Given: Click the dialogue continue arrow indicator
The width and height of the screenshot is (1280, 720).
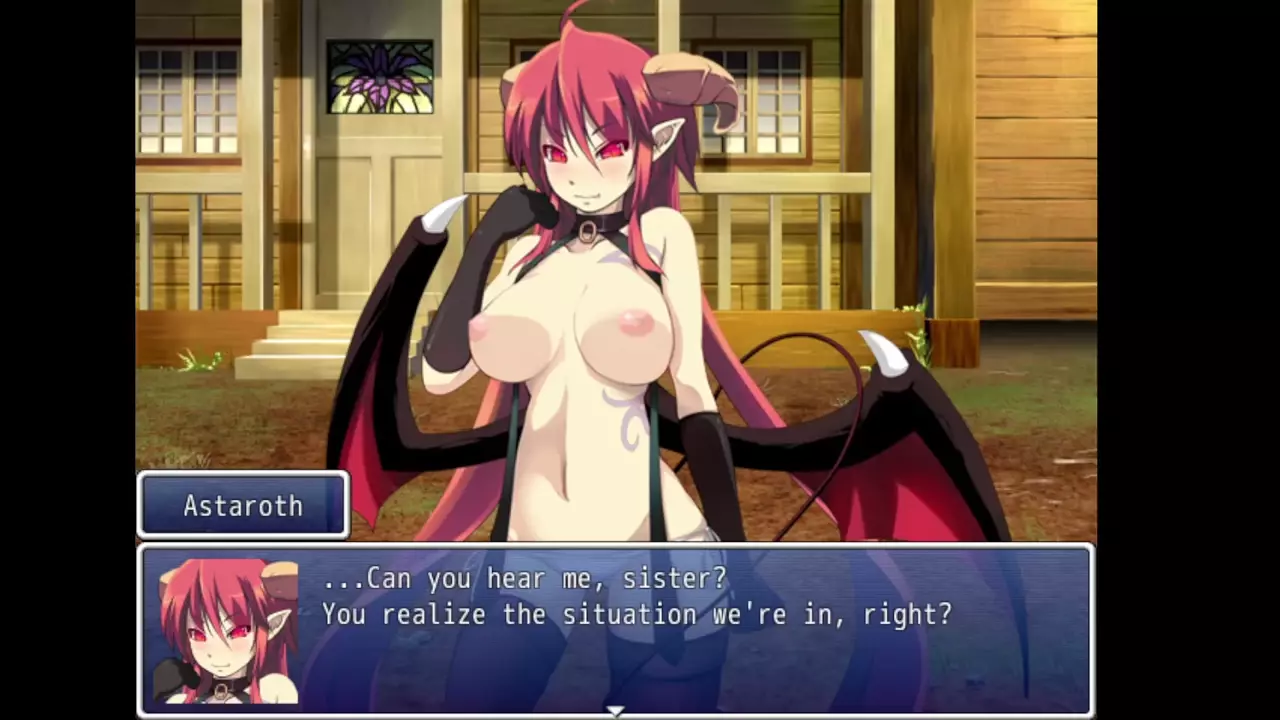Looking at the screenshot, I should click(x=615, y=710).
